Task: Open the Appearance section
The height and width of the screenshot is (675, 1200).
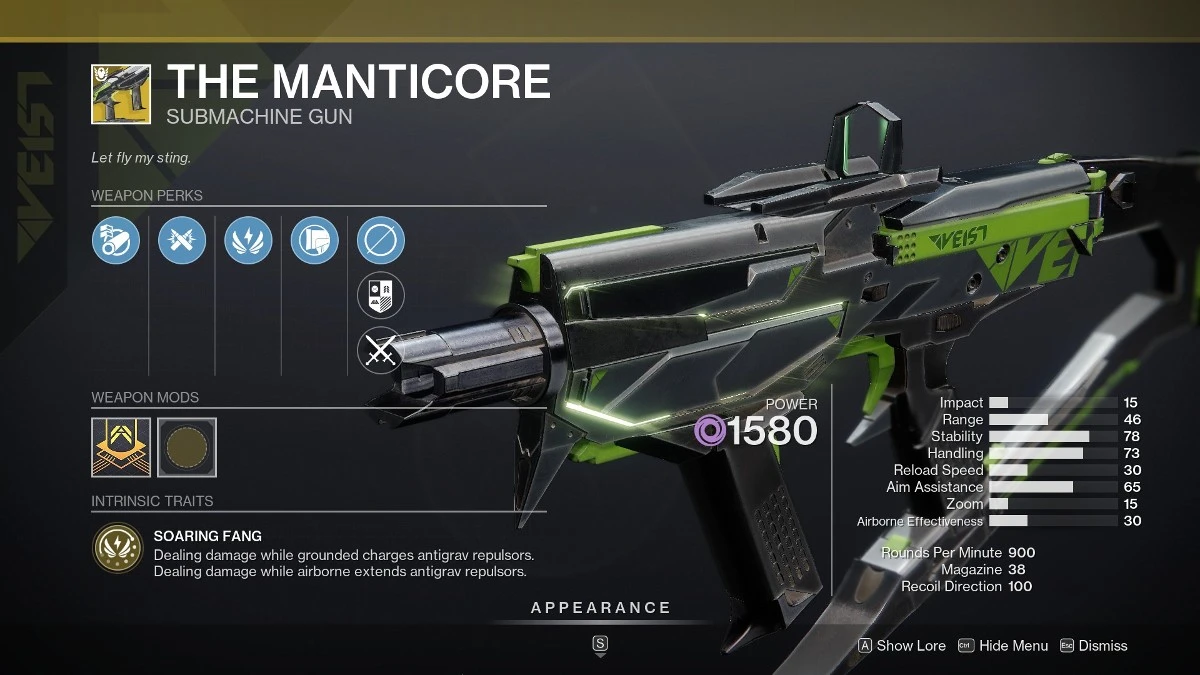Action: (600, 608)
